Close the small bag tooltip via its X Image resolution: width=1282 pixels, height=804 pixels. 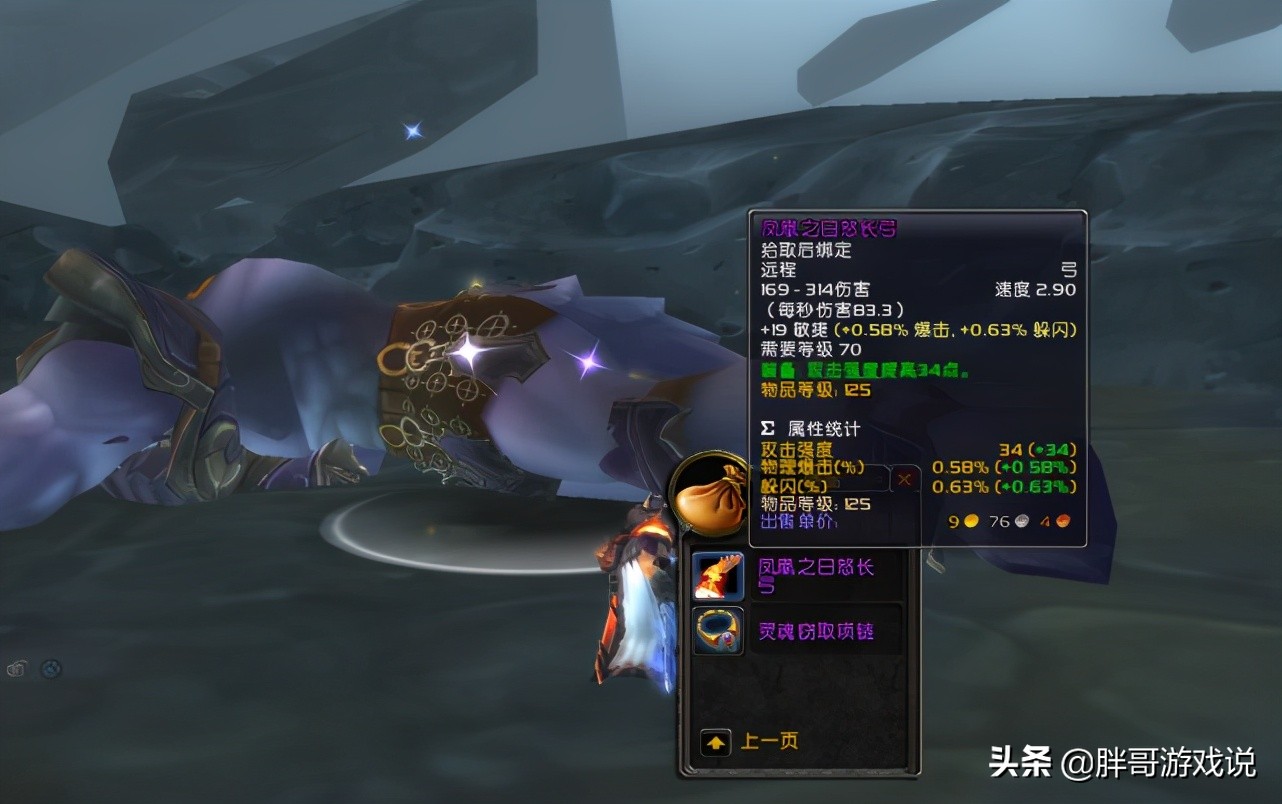click(904, 479)
